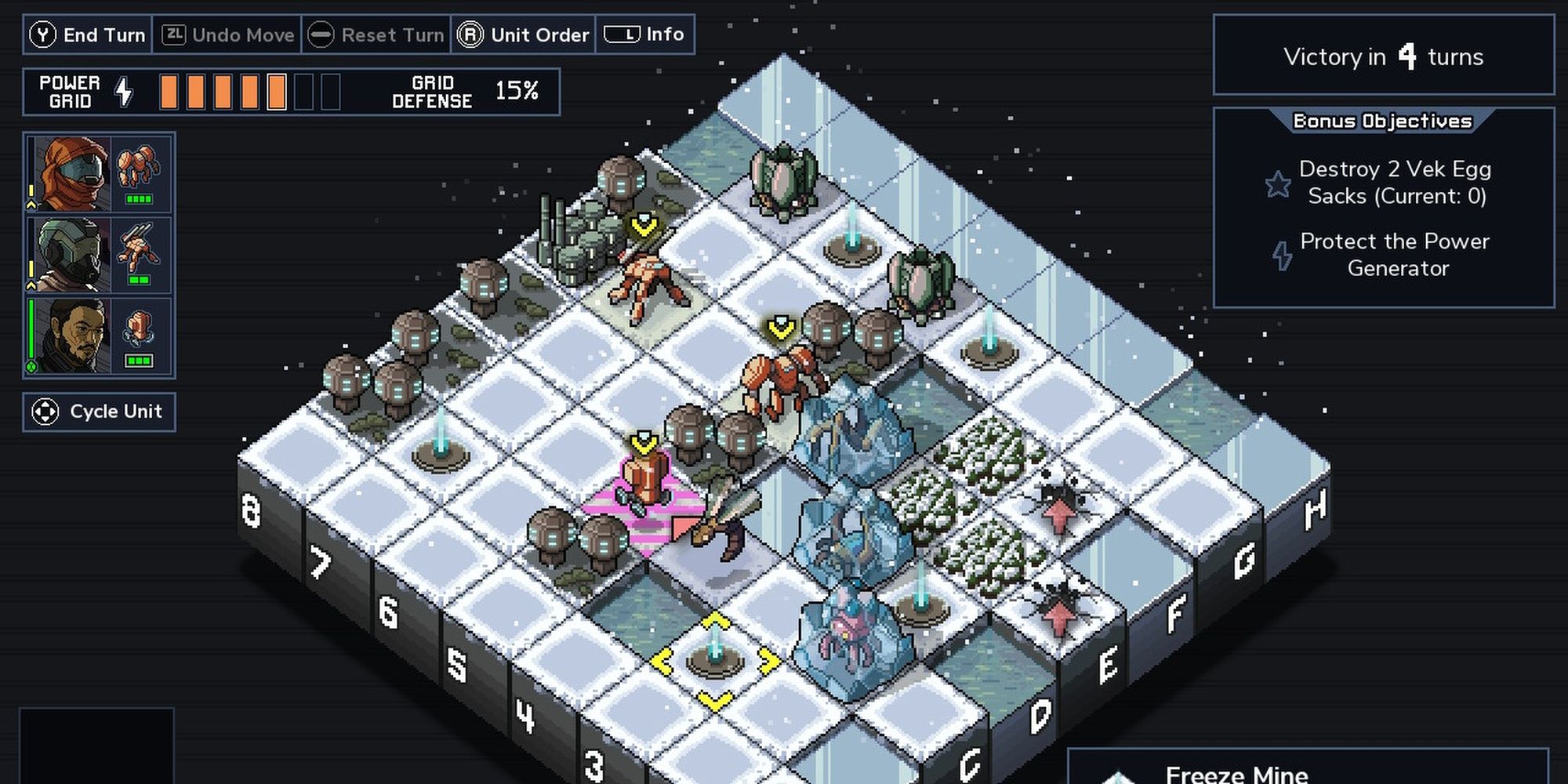1568x784 pixels.
Task: Click the lightning bolt icon on the Power Grid bar
Action: coord(123,91)
